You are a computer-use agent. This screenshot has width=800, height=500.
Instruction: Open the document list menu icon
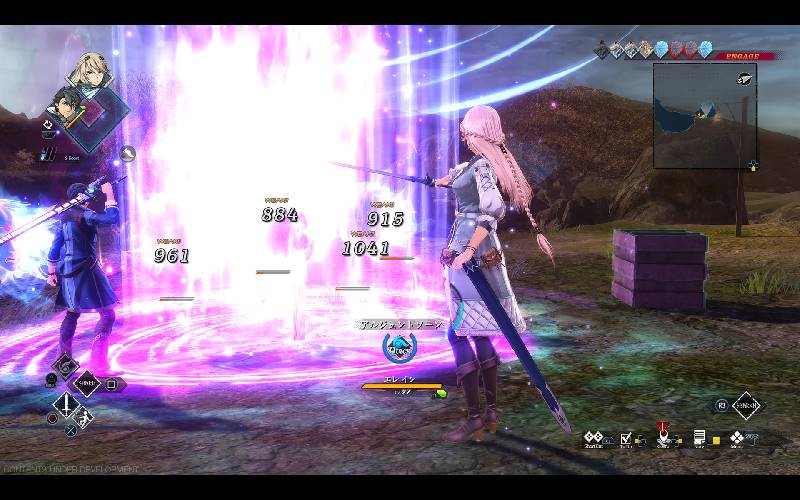700,438
